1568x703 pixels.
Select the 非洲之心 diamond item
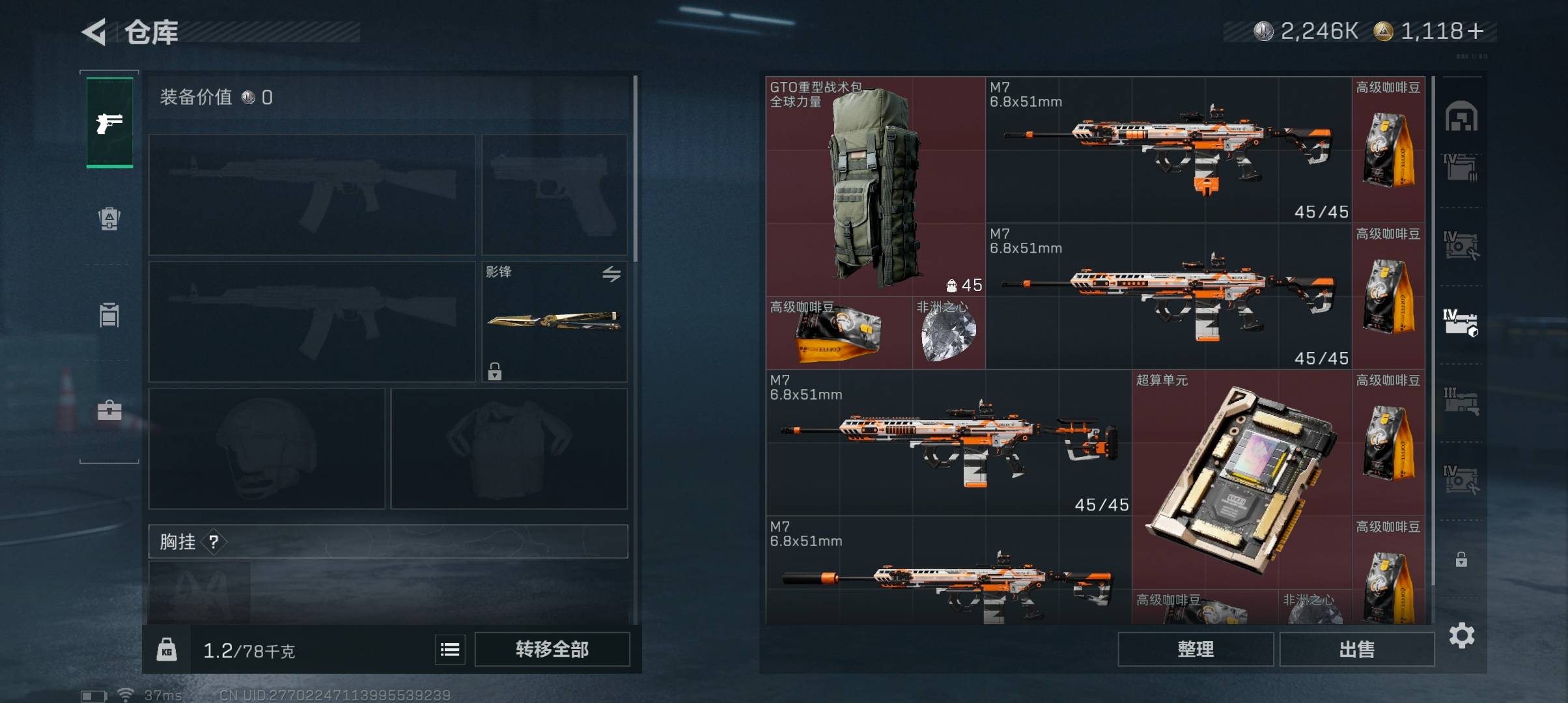coord(948,333)
